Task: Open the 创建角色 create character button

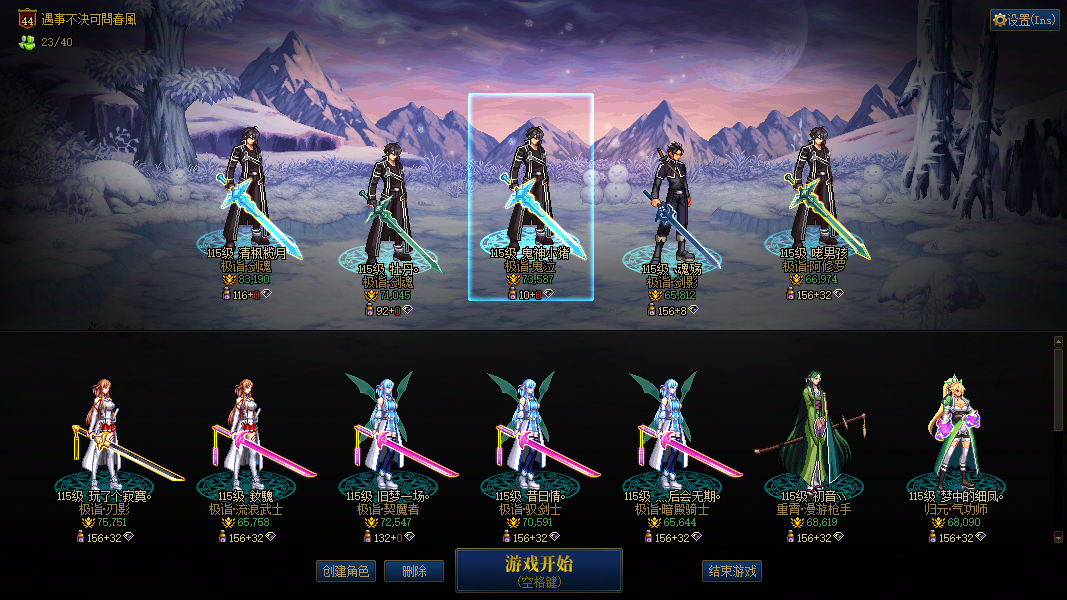Action: (x=345, y=571)
